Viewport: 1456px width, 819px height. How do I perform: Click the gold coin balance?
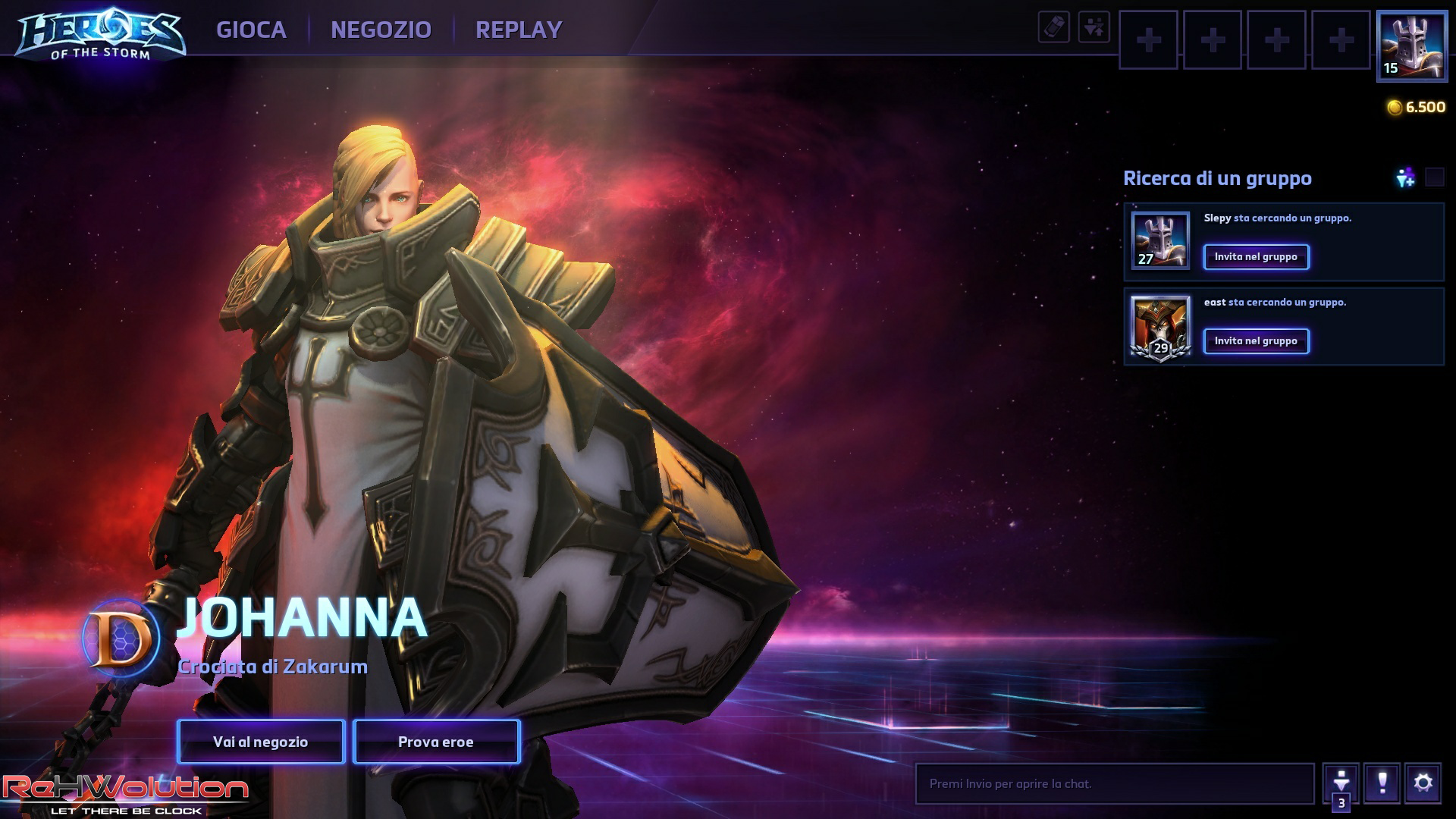point(1416,107)
